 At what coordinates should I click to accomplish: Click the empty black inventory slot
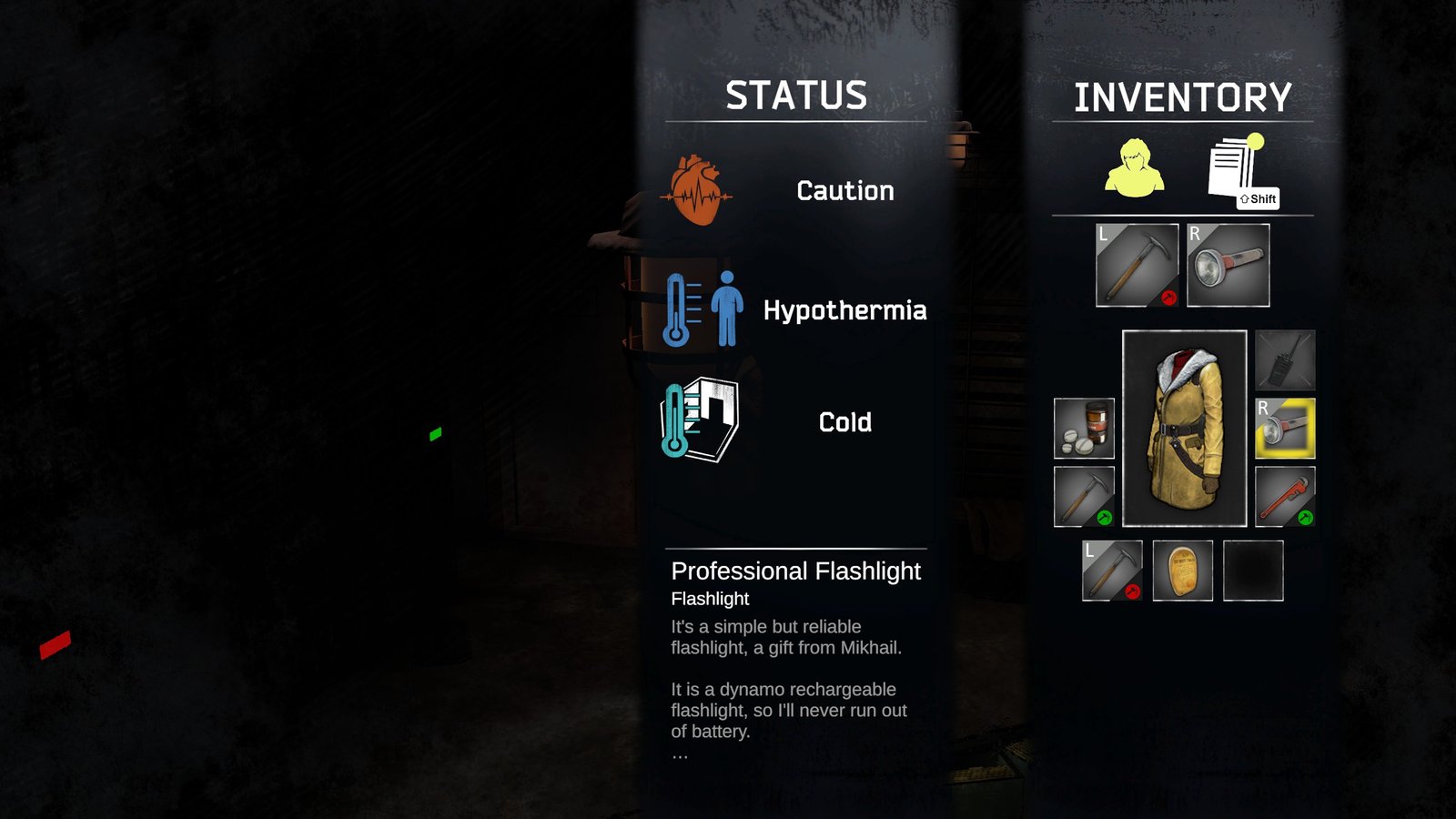coord(1253,571)
